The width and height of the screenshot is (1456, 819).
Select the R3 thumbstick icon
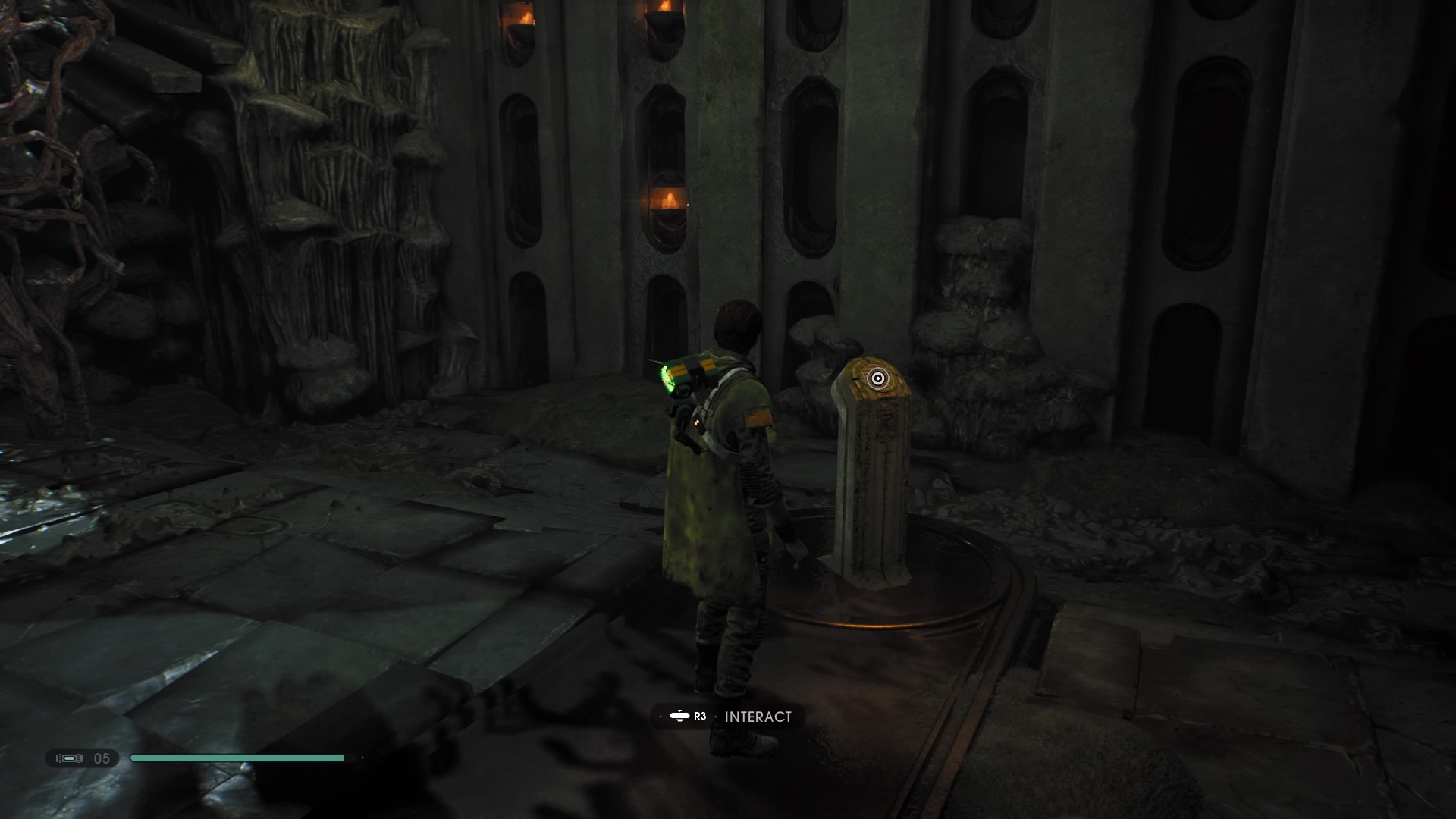pyautogui.click(x=679, y=716)
